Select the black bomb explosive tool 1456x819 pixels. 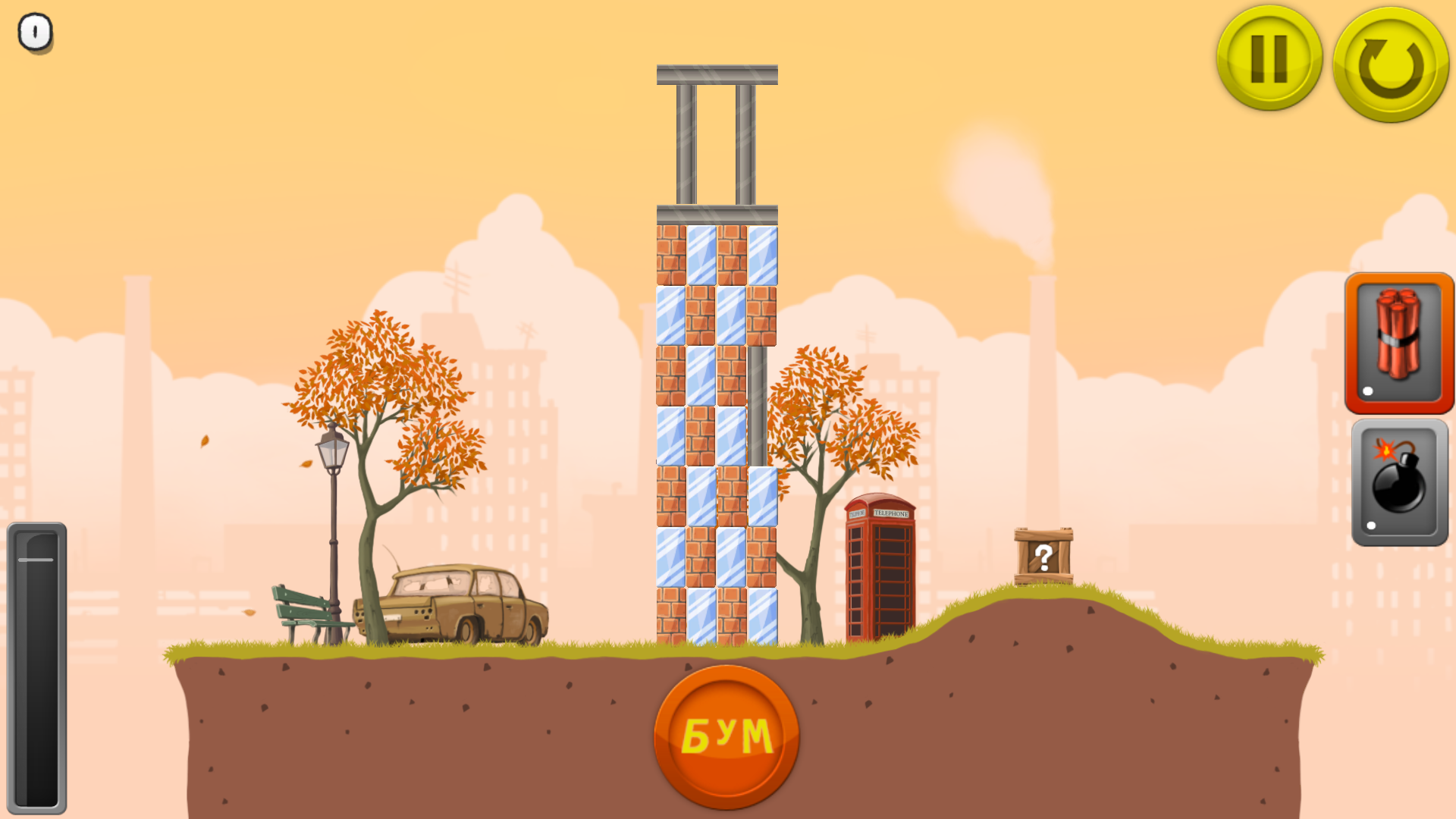click(1398, 483)
